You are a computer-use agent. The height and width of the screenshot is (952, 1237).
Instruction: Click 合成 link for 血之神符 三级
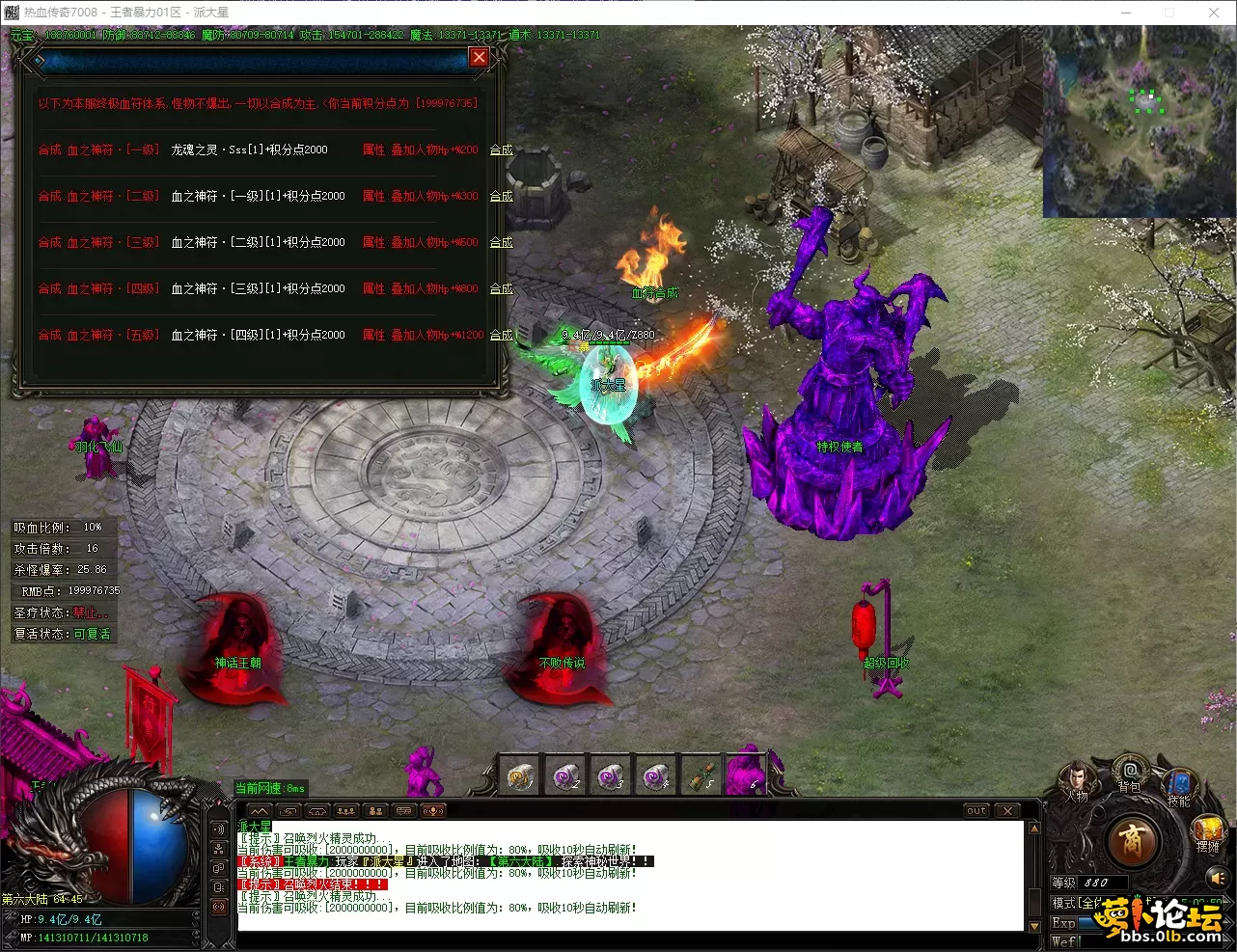pos(501,243)
